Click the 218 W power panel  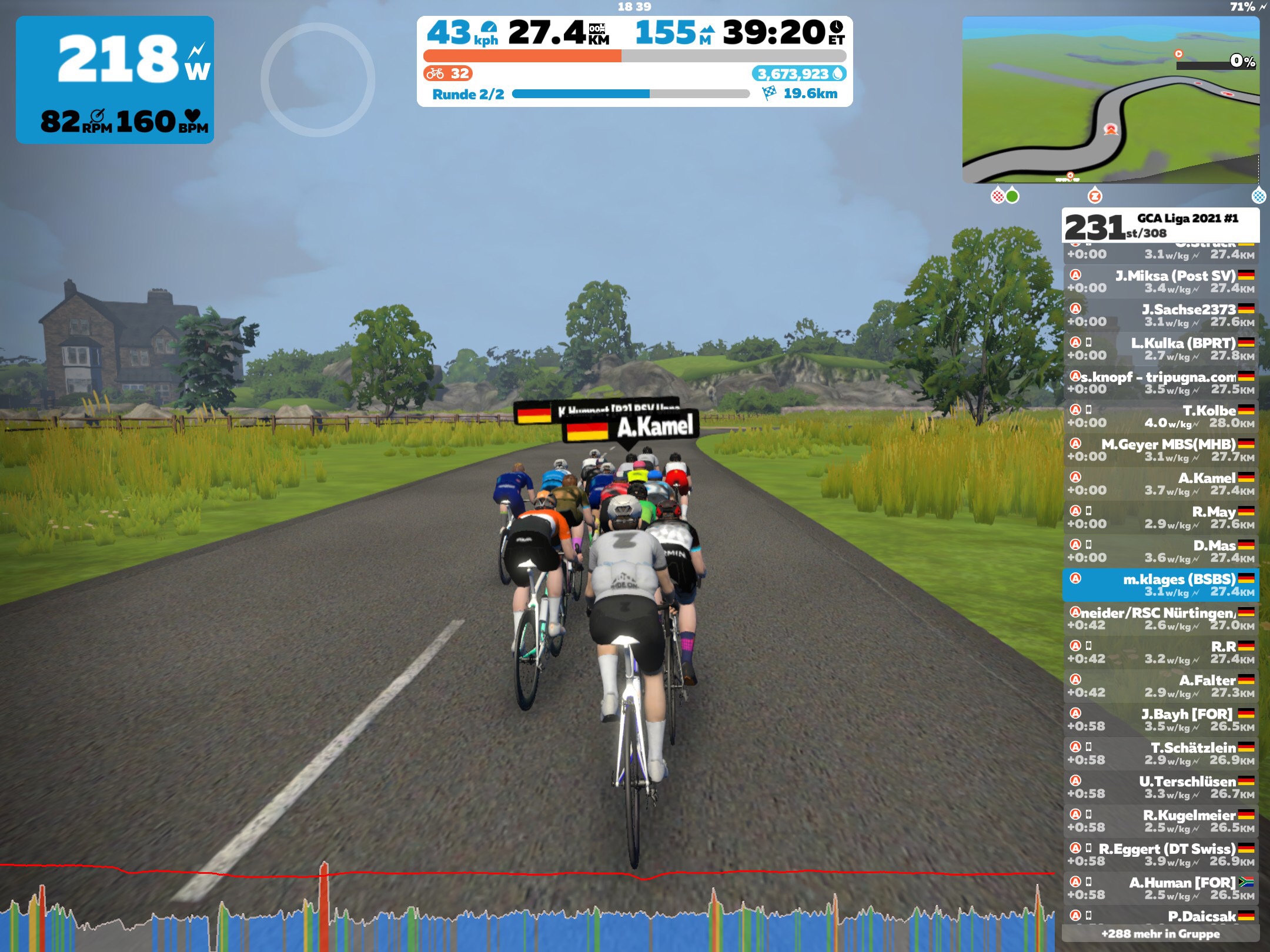(115, 80)
